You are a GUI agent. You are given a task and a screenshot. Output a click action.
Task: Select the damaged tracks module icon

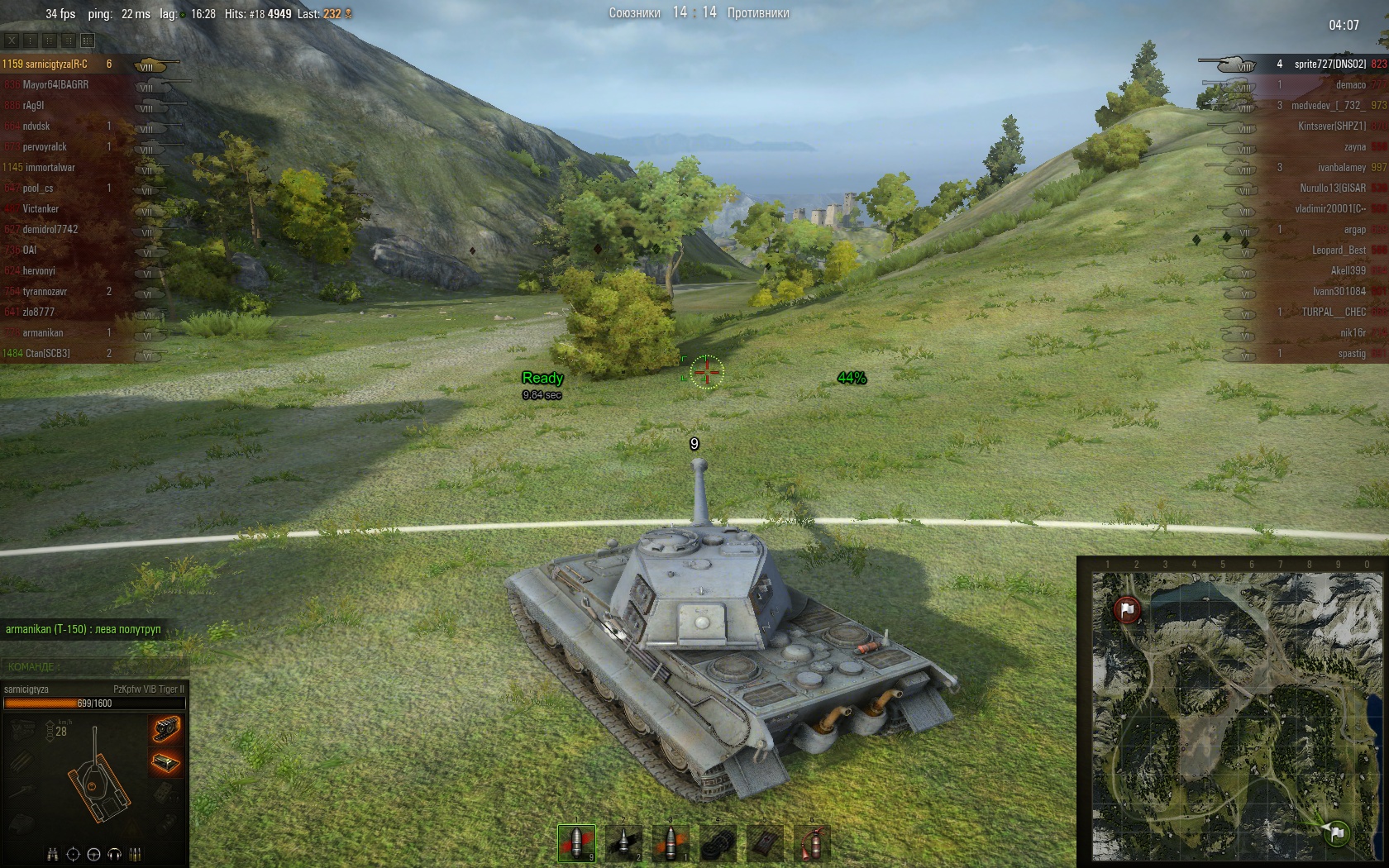click(165, 729)
